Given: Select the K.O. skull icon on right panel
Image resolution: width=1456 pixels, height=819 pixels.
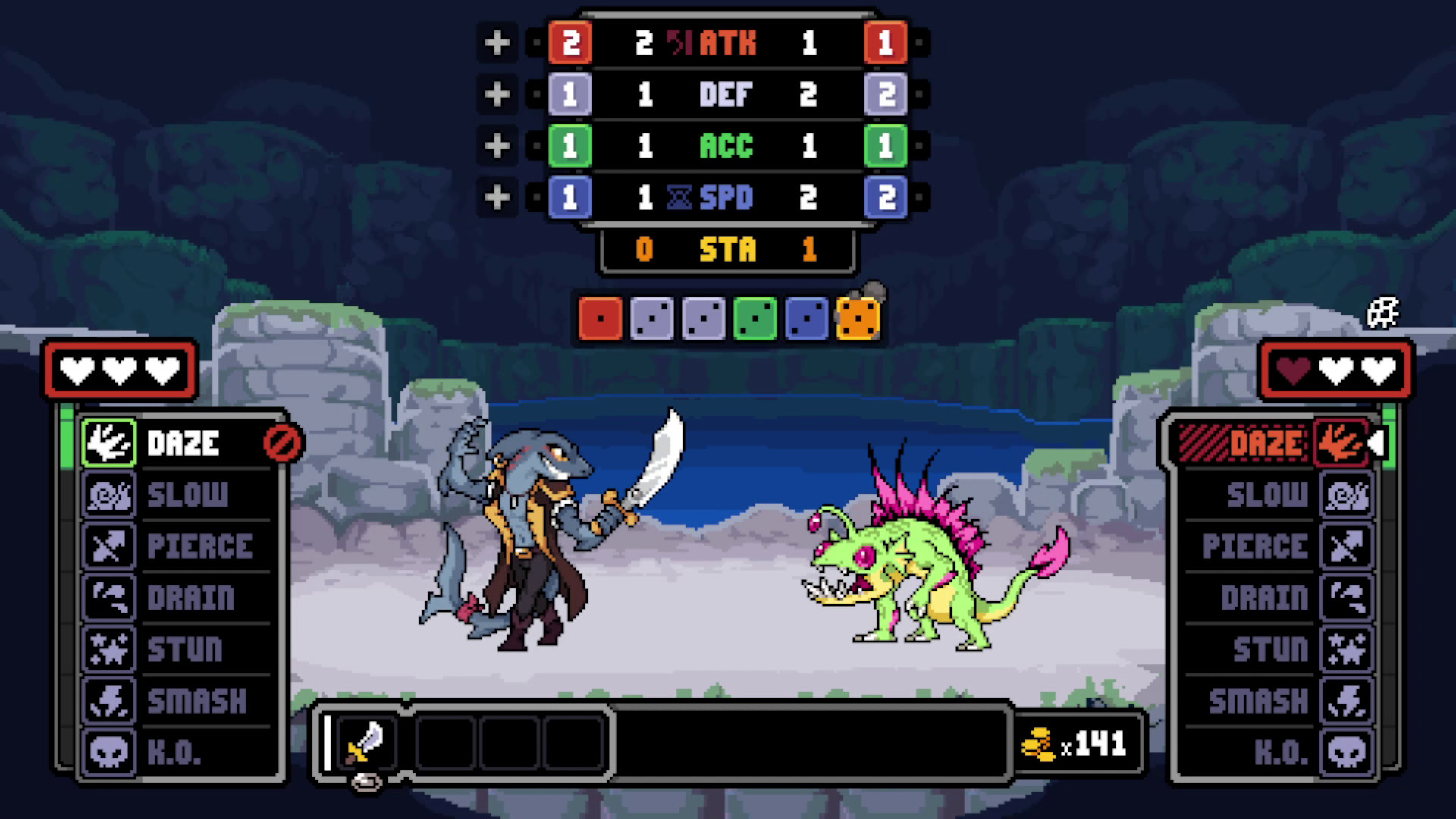Looking at the screenshot, I should pyautogui.click(x=1348, y=753).
